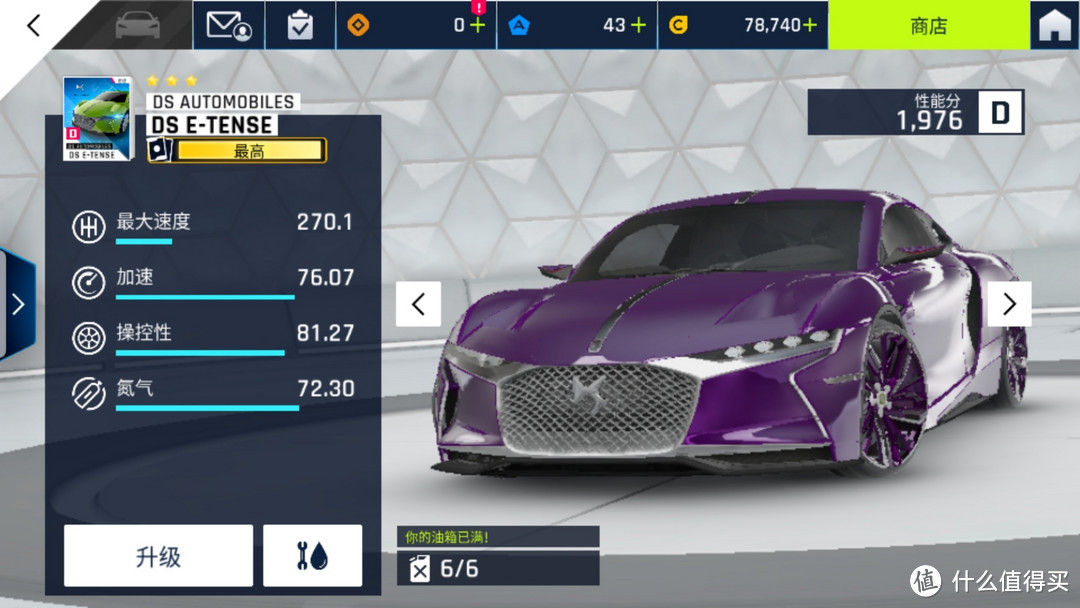Screen dimensions: 1080x608
Task: Open the garage car icon tab
Action: pos(137,25)
